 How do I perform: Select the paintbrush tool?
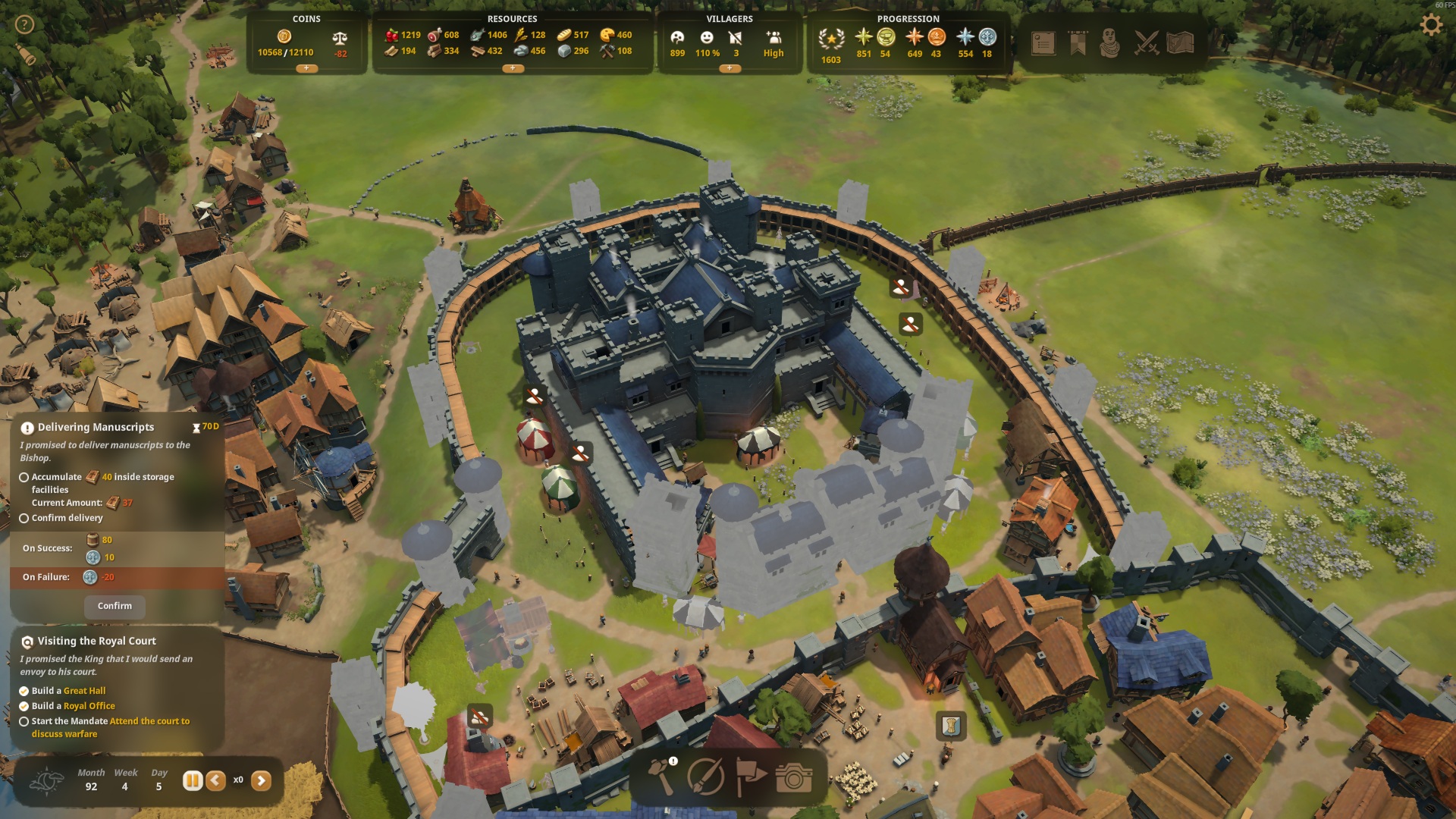click(x=705, y=777)
